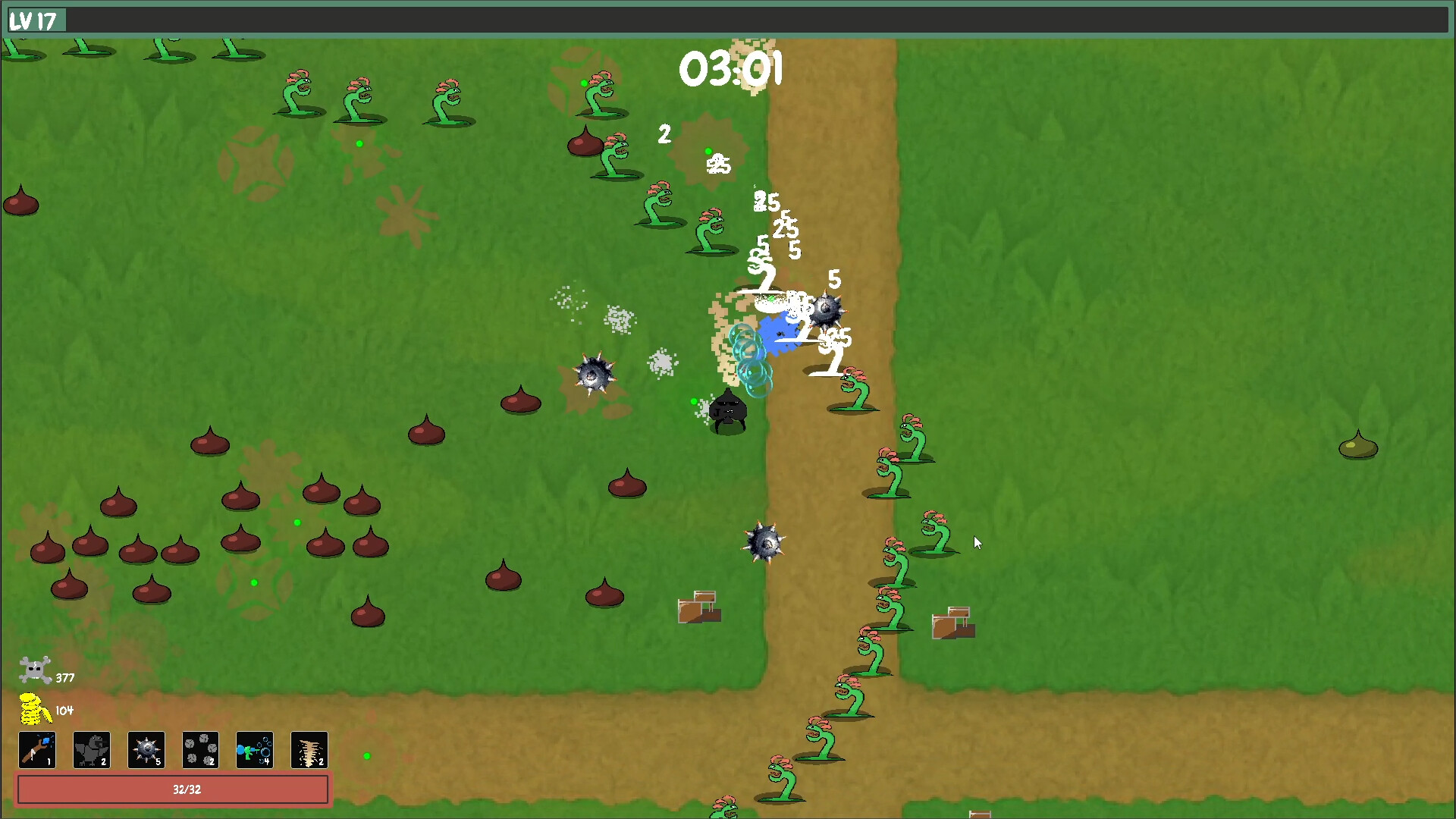Select the spiked mine weapon in slot 3

pos(146,750)
